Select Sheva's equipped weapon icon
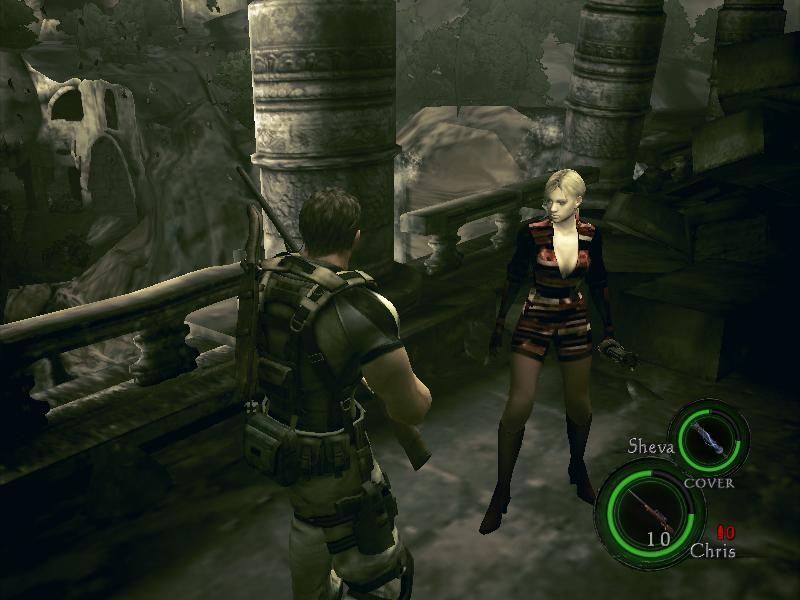 tap(708, 439)
